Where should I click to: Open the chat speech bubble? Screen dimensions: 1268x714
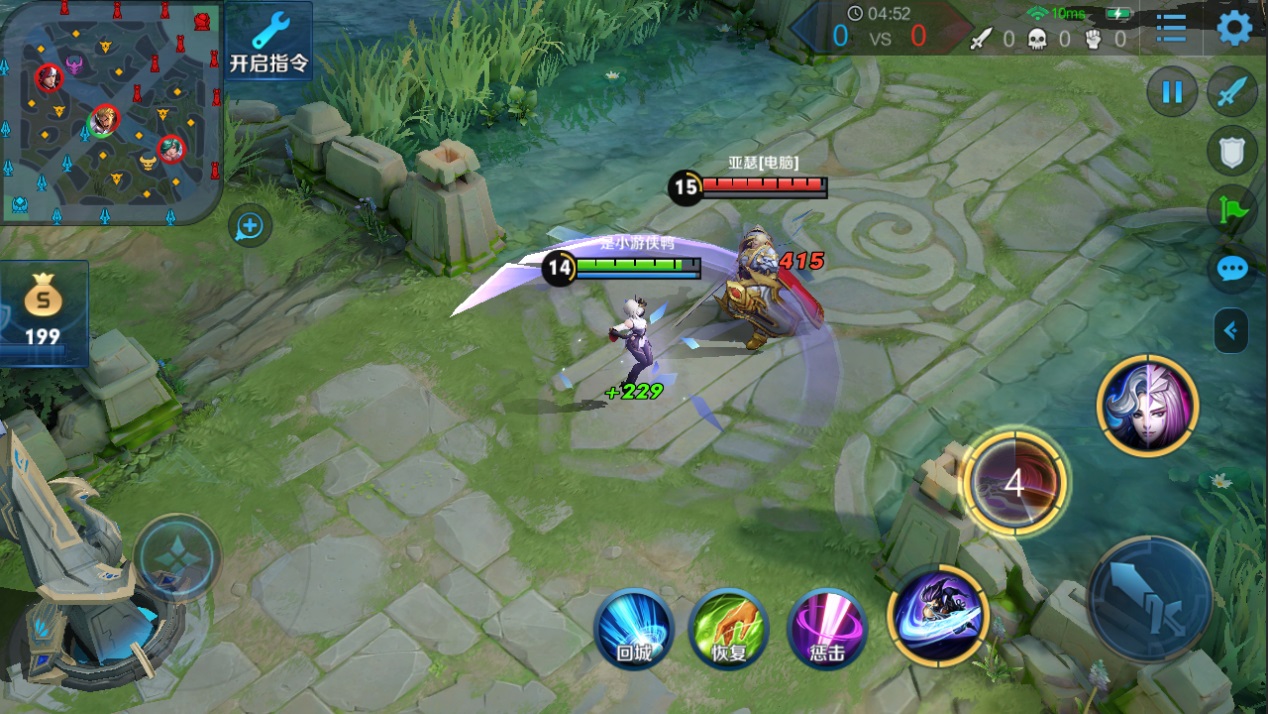(1232, 270)
